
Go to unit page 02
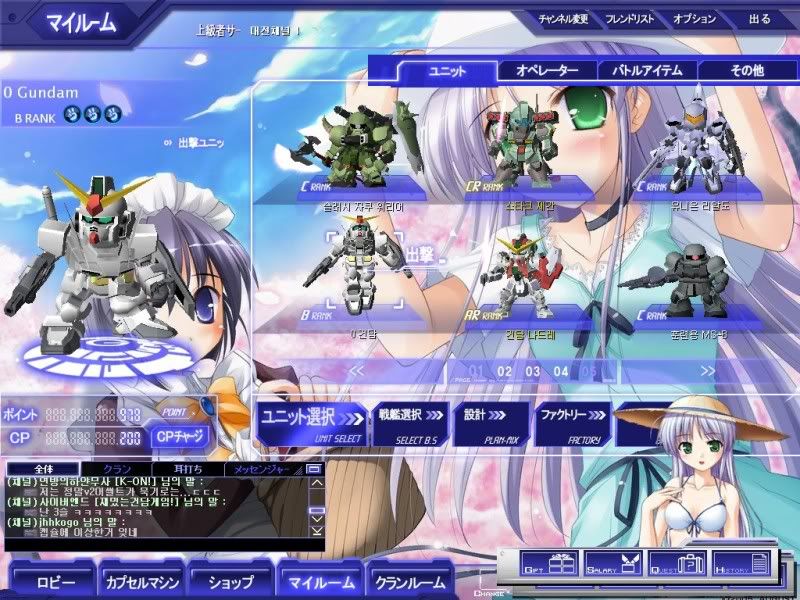[x=504, y=372]
